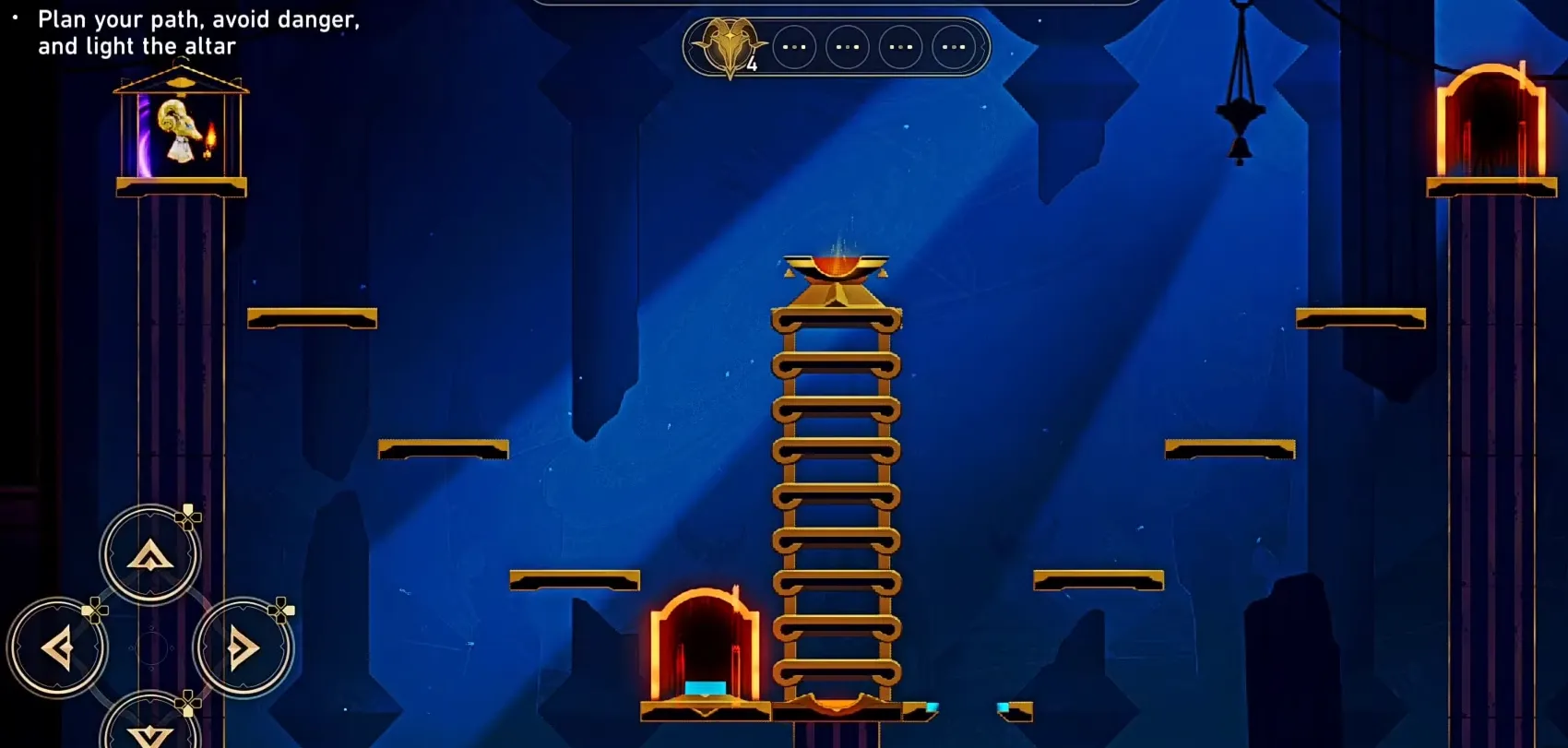
Task: Tap the right arrow direction button
Action: pos(243,648)
